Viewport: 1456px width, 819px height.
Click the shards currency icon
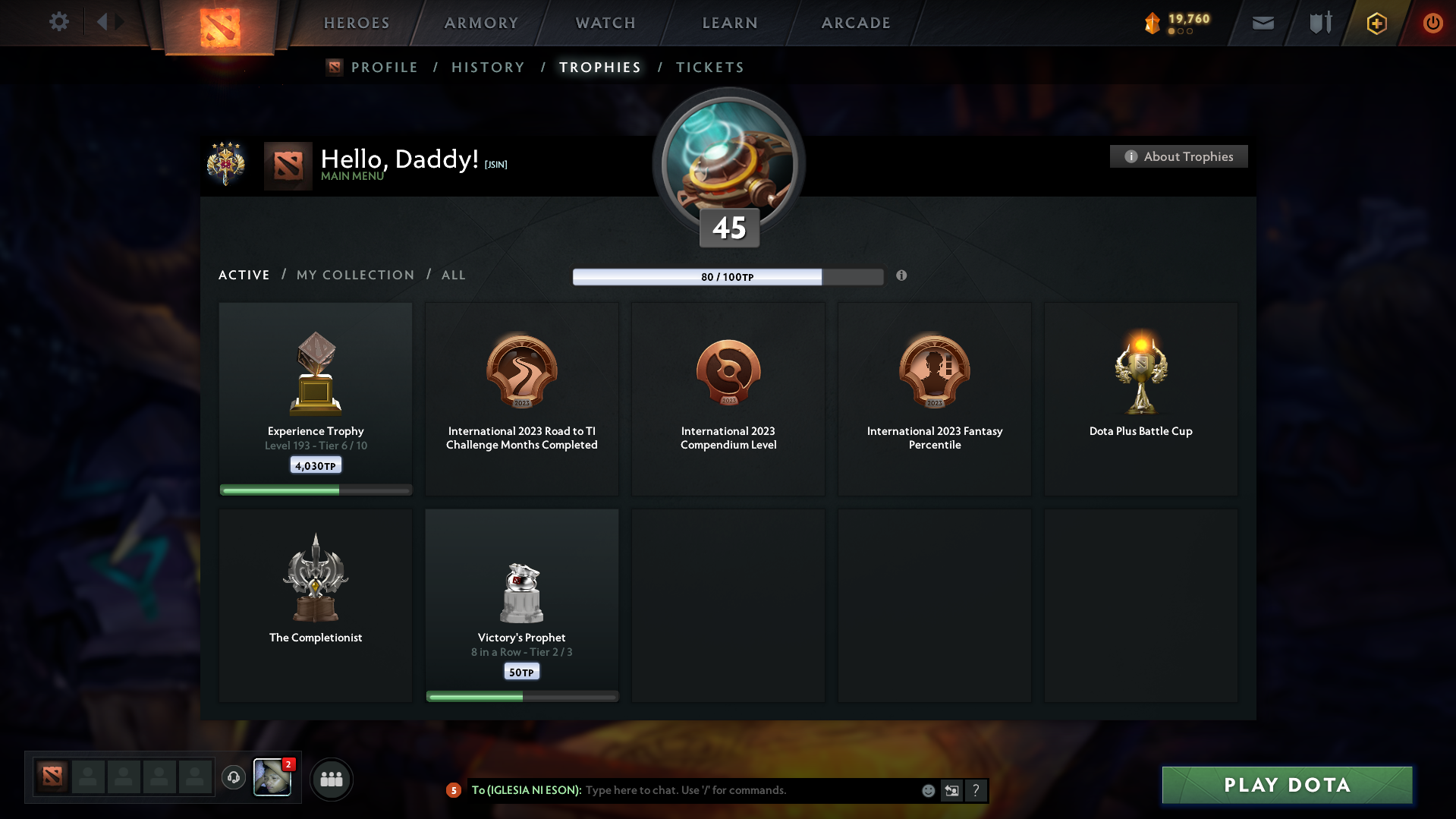1154,23
